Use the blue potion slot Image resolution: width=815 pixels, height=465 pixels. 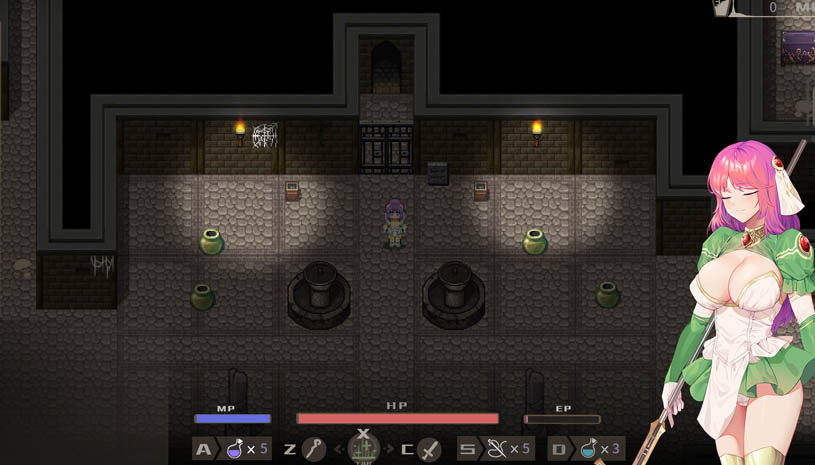tap(588, 449)
